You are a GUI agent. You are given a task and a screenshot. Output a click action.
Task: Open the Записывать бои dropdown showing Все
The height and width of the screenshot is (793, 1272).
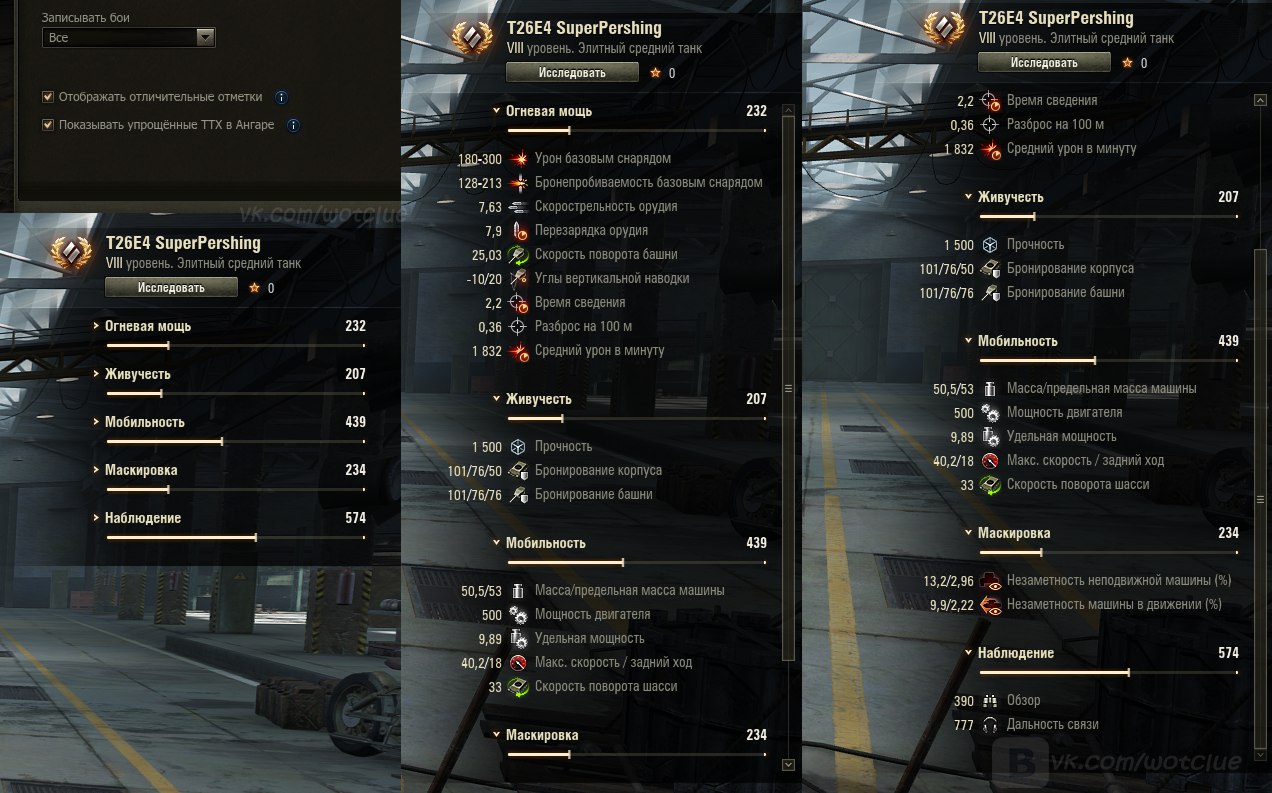tap(129, 38)
